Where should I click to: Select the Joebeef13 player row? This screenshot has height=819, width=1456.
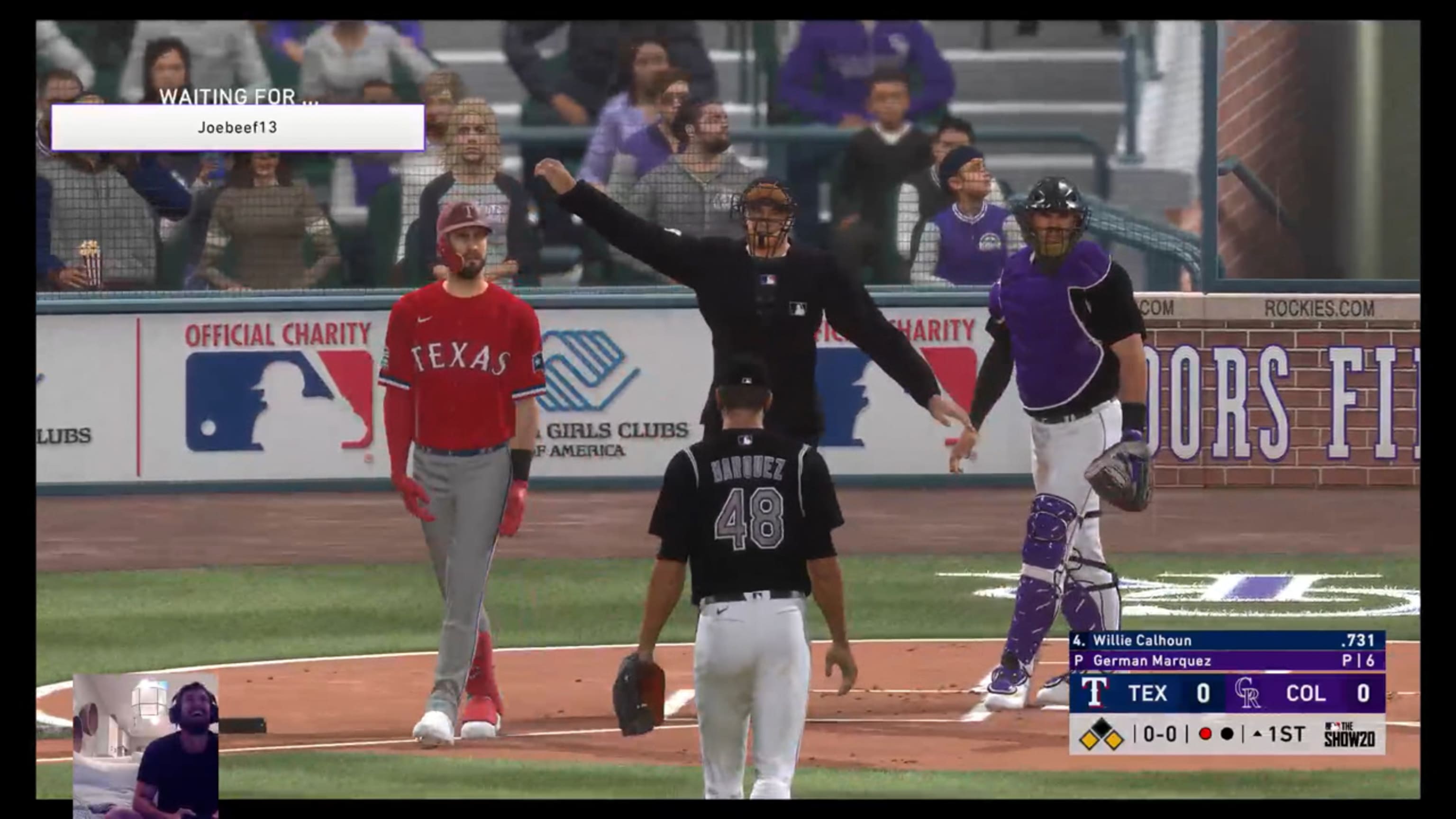click(x=237, y=128)
